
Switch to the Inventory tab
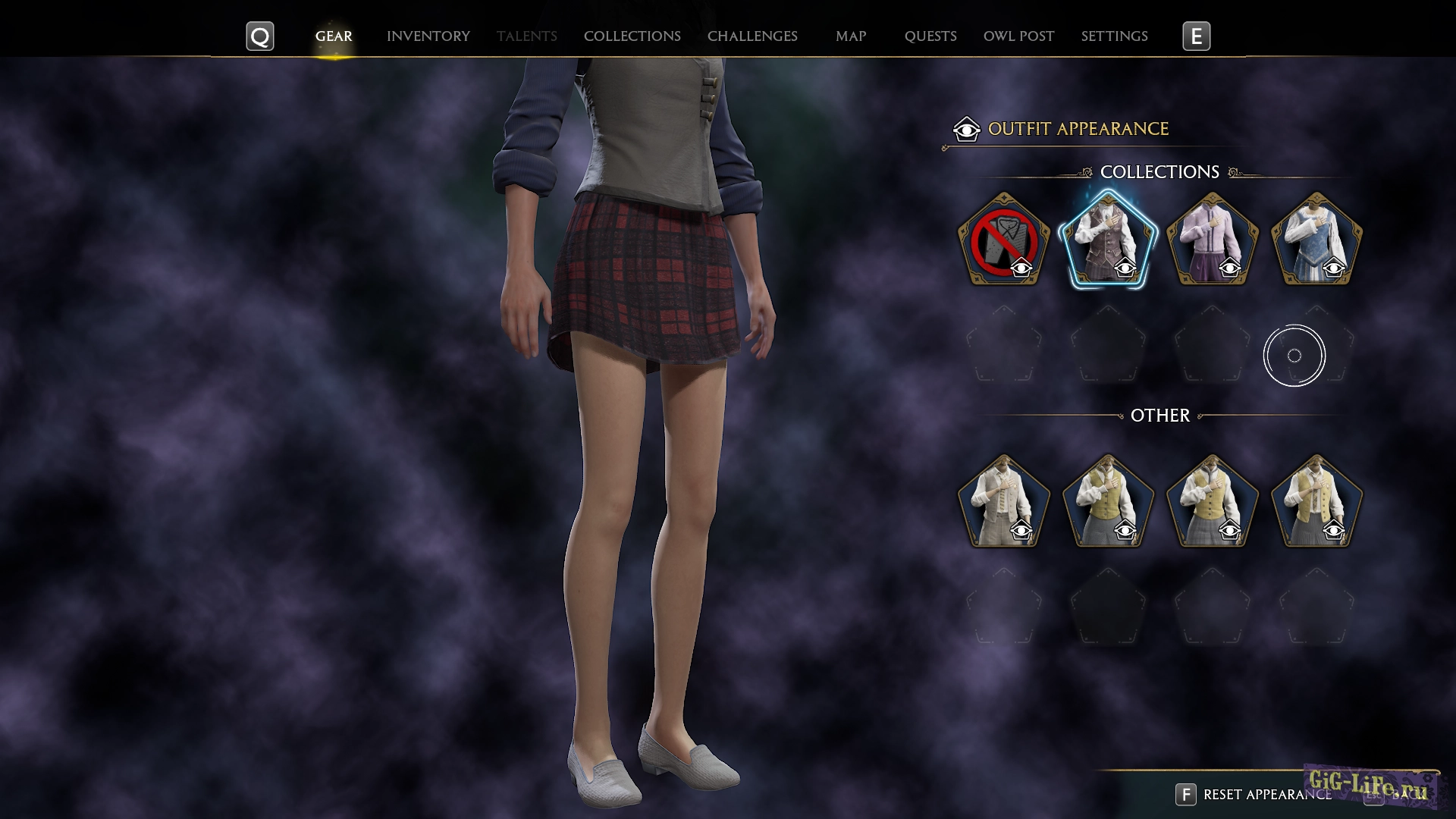coord(428,36)
